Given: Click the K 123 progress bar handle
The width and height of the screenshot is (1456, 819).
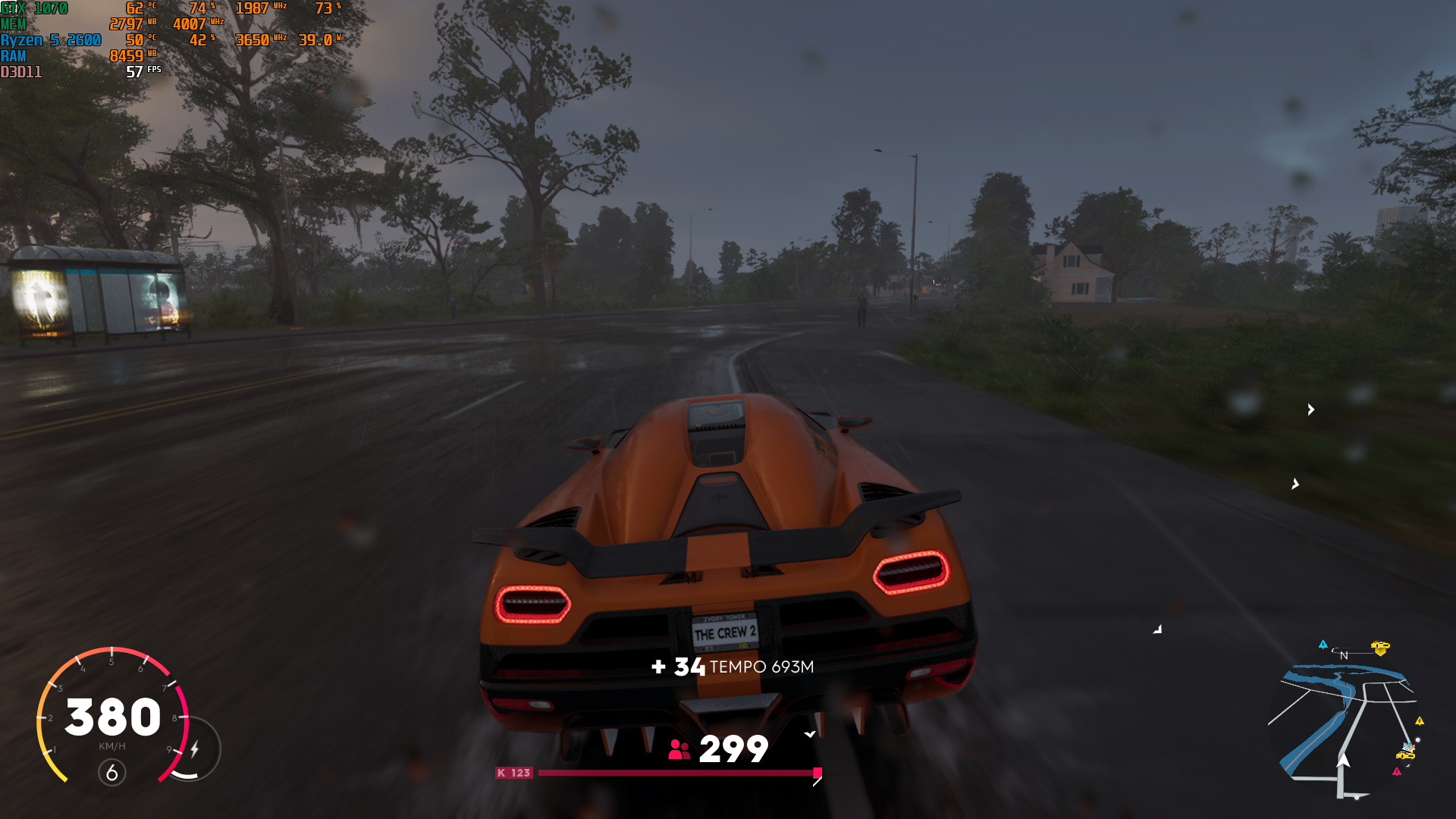Looking at the screenshot, I should 817,773.
